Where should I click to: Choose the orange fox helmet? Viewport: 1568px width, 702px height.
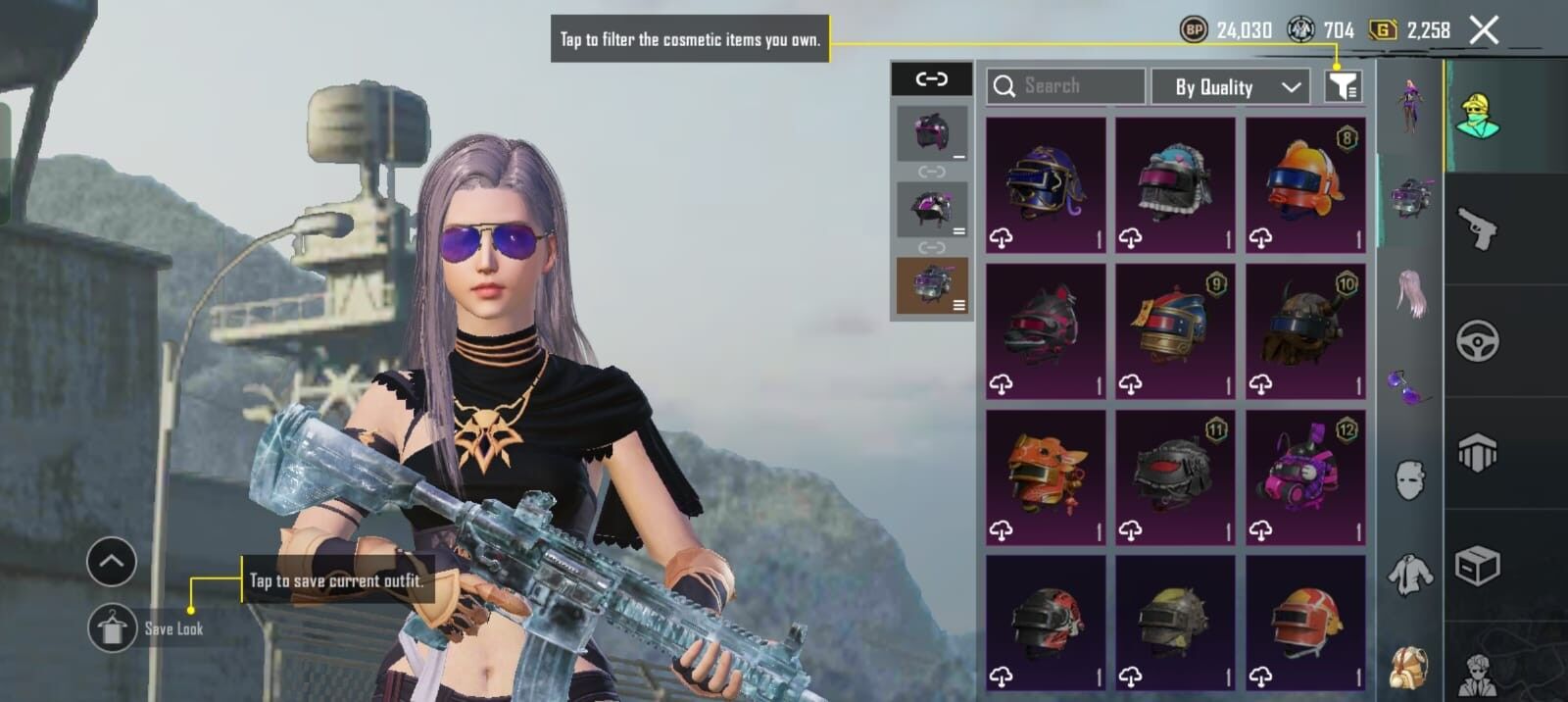(x=1046, y=476)
